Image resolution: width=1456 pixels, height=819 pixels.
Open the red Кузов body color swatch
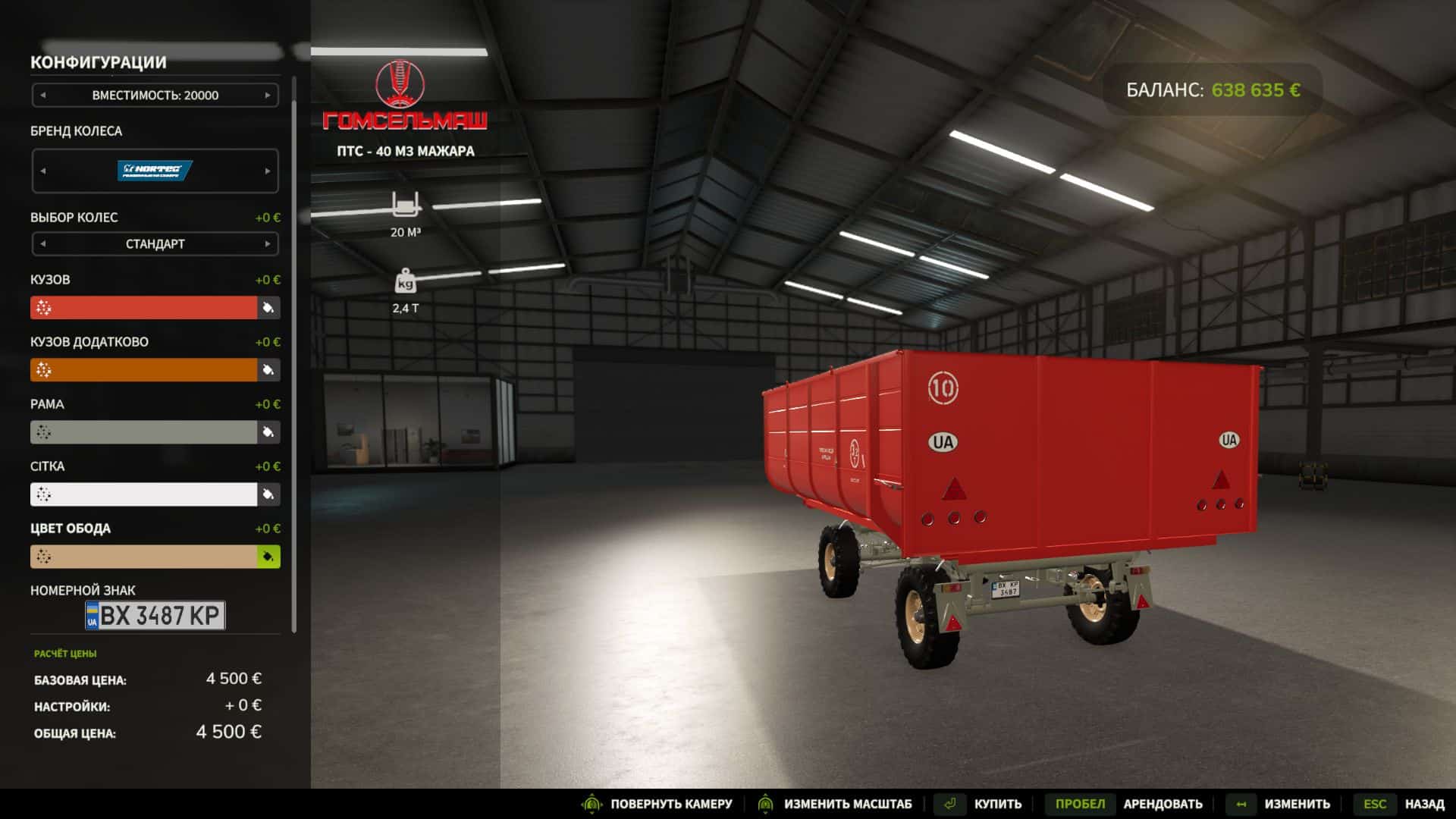(144, 308)
